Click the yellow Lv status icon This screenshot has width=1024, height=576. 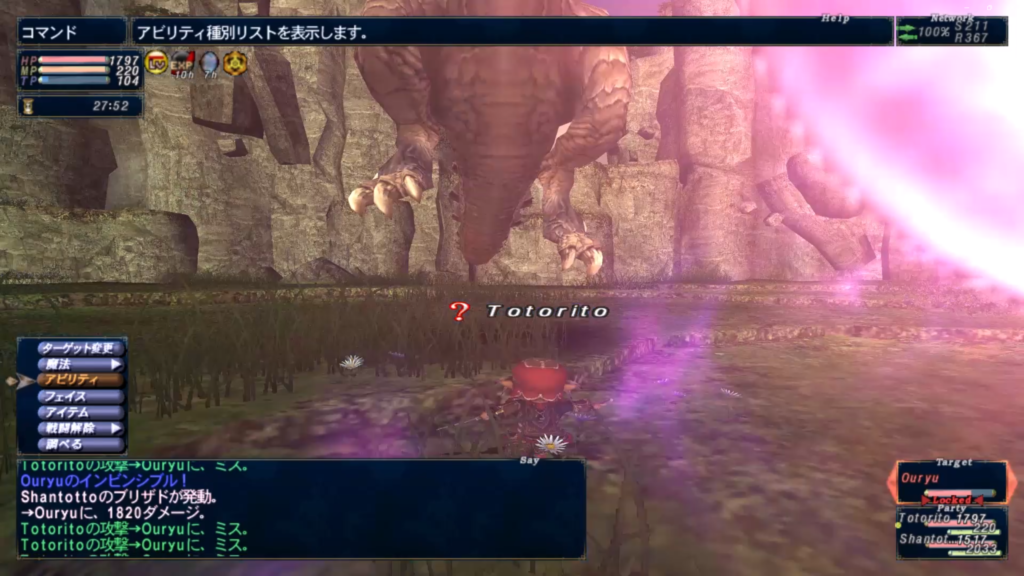coord(157,63)
